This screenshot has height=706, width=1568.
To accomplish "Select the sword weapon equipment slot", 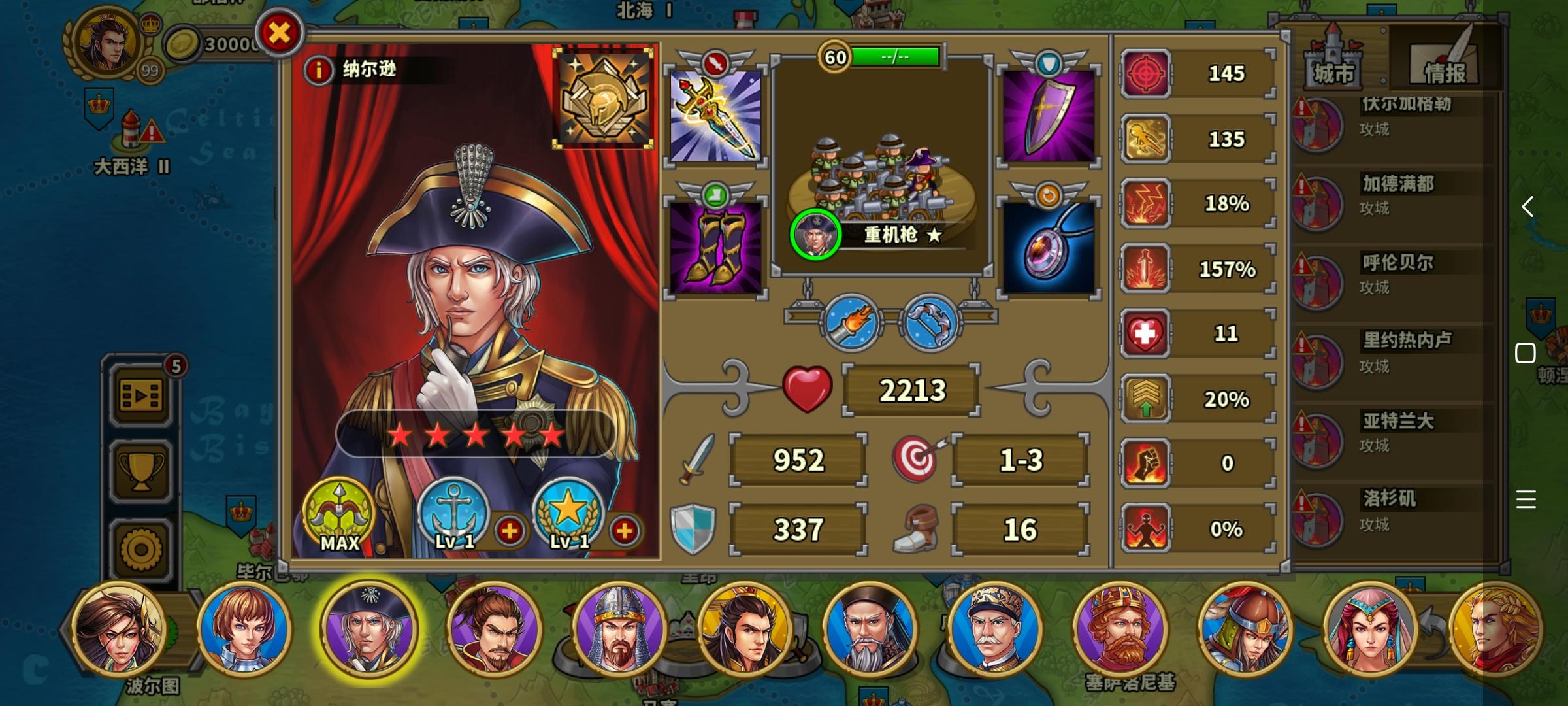I will pyautogui.click(x=715, y=116).
